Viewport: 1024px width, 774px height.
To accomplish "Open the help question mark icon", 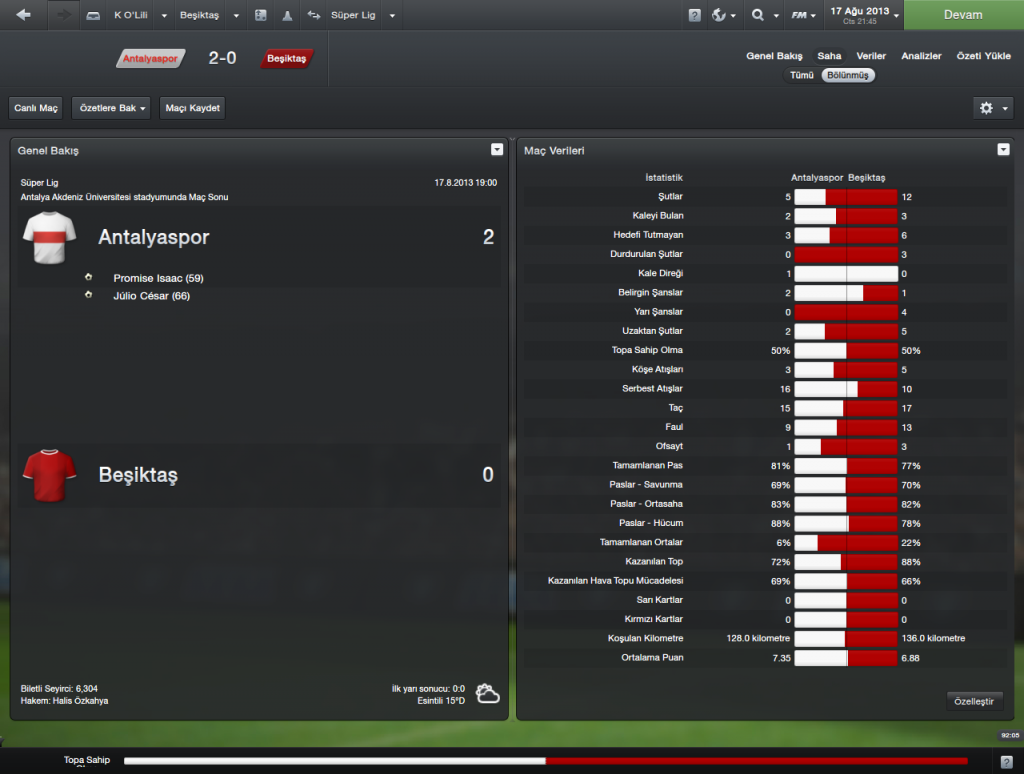I will [694, 16].
